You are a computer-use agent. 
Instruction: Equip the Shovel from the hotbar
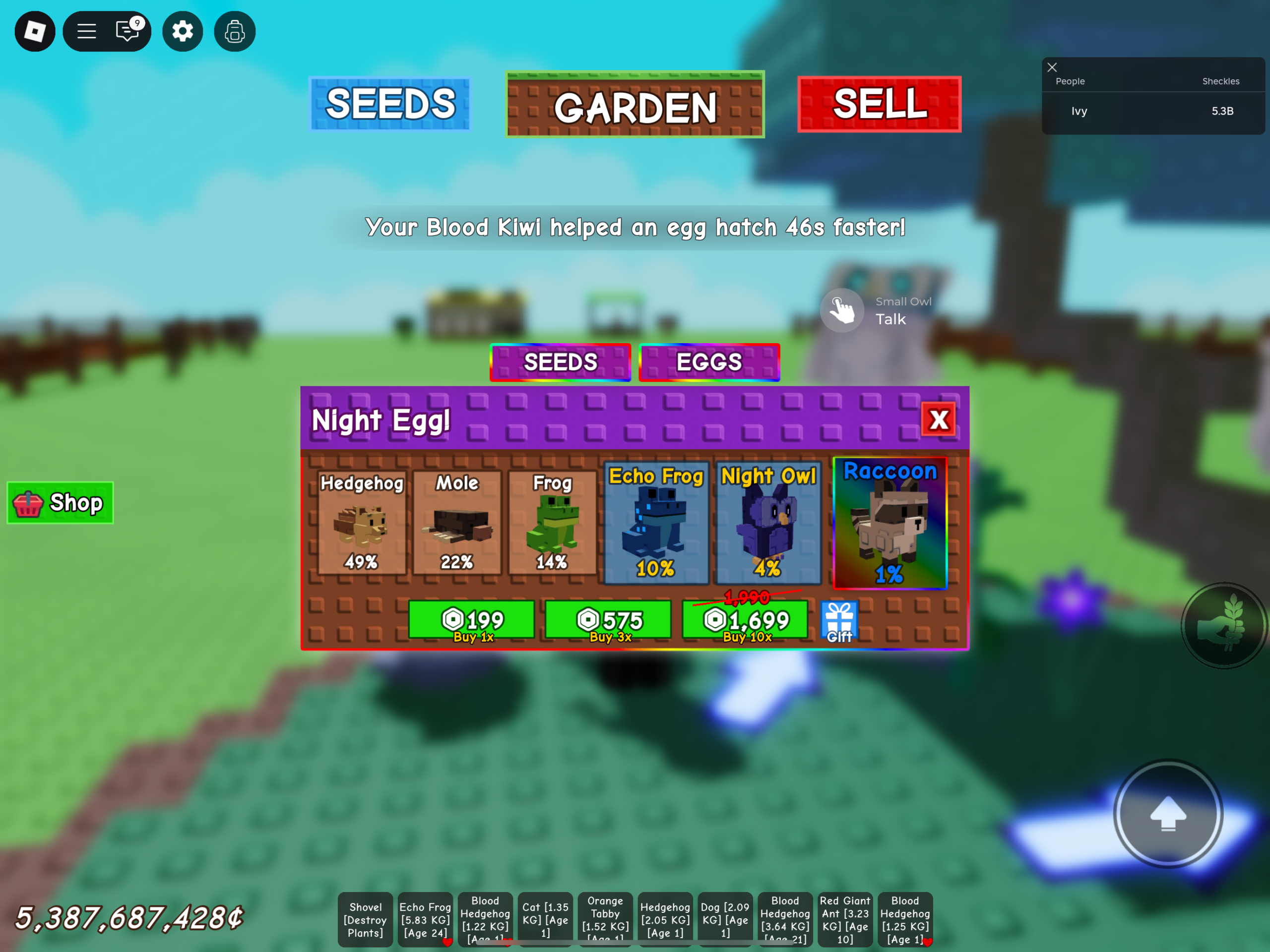(x=365, y=919)
